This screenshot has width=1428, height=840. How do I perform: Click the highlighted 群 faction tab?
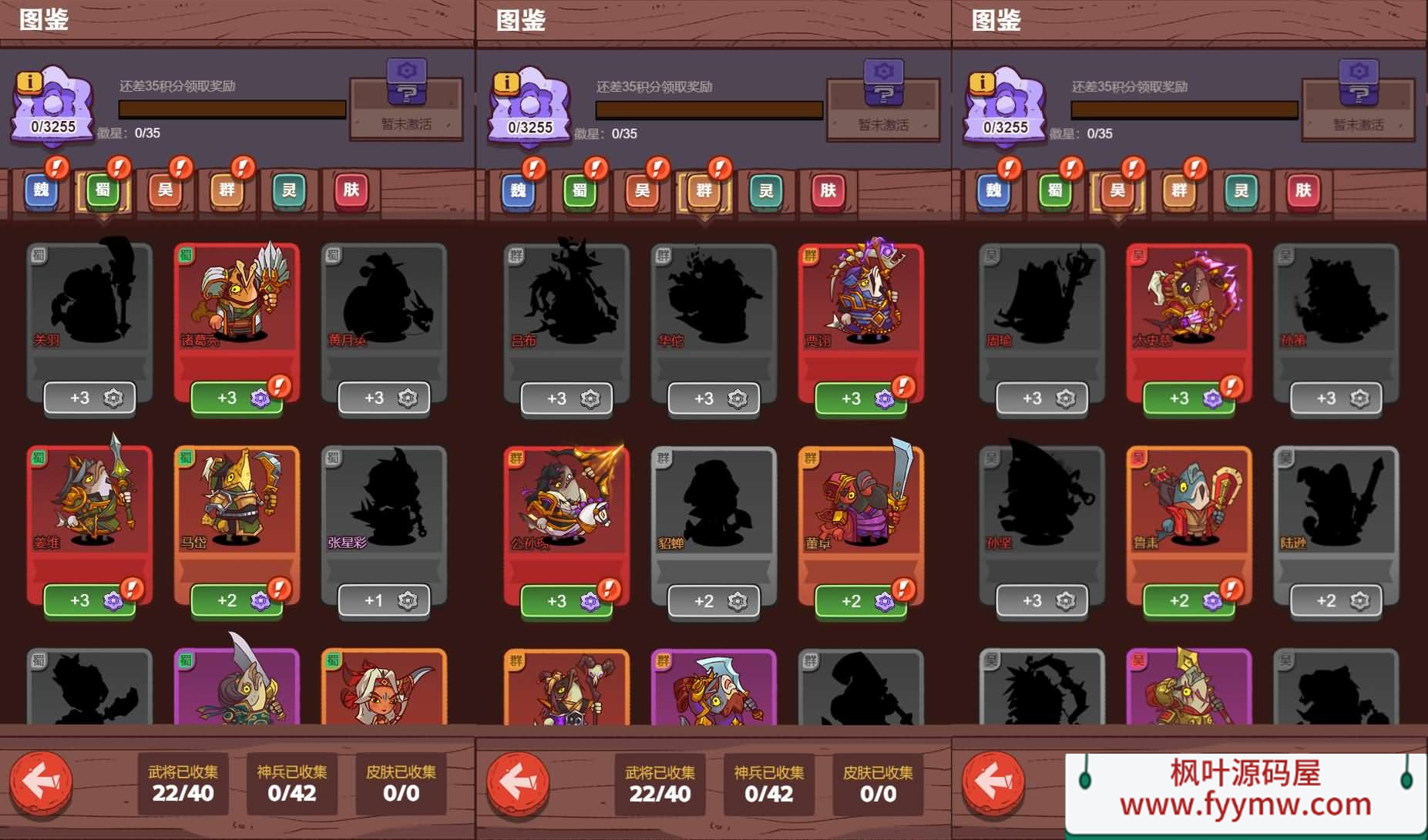[704, 190]
